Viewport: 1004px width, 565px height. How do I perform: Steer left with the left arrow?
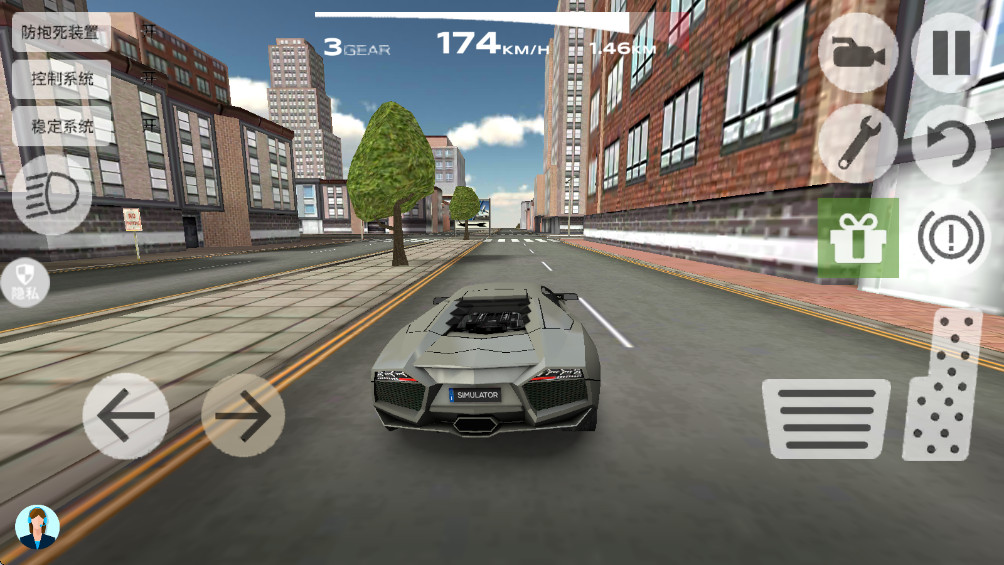(x=125, y=415)
